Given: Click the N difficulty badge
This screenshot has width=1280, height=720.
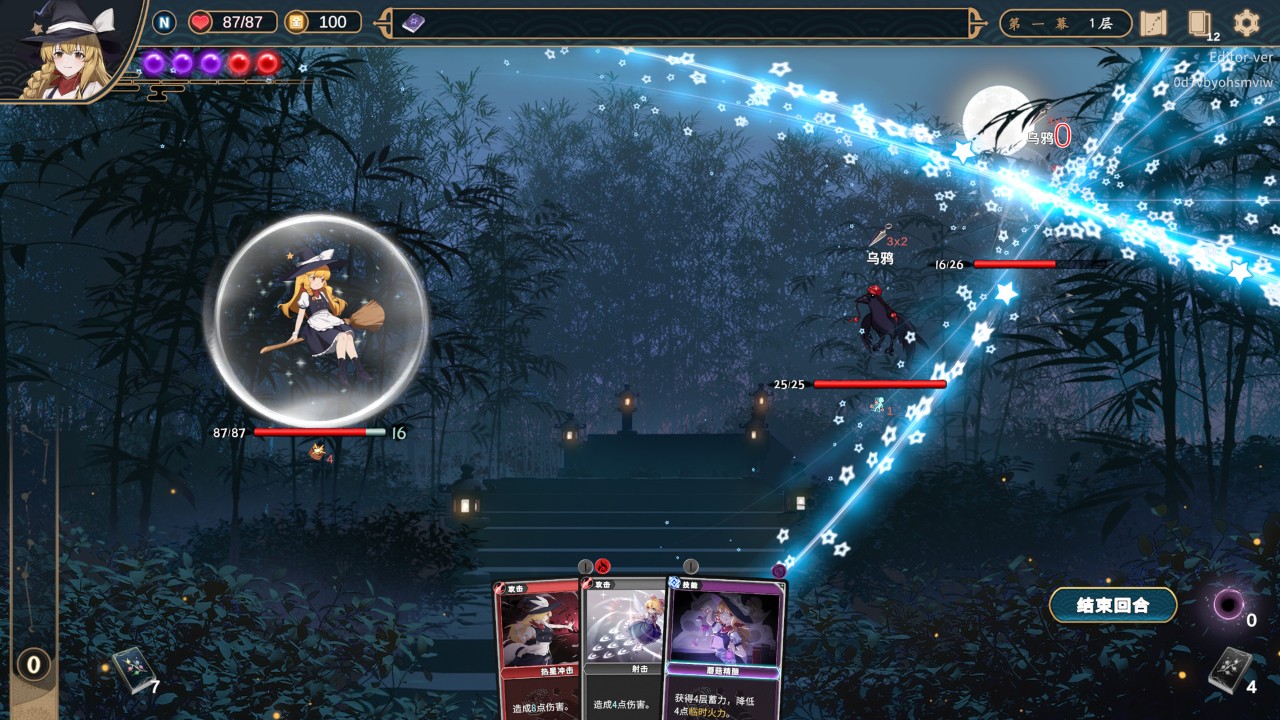Looking at the screenshot, I should pyautogui.click(x=164, y=22).
